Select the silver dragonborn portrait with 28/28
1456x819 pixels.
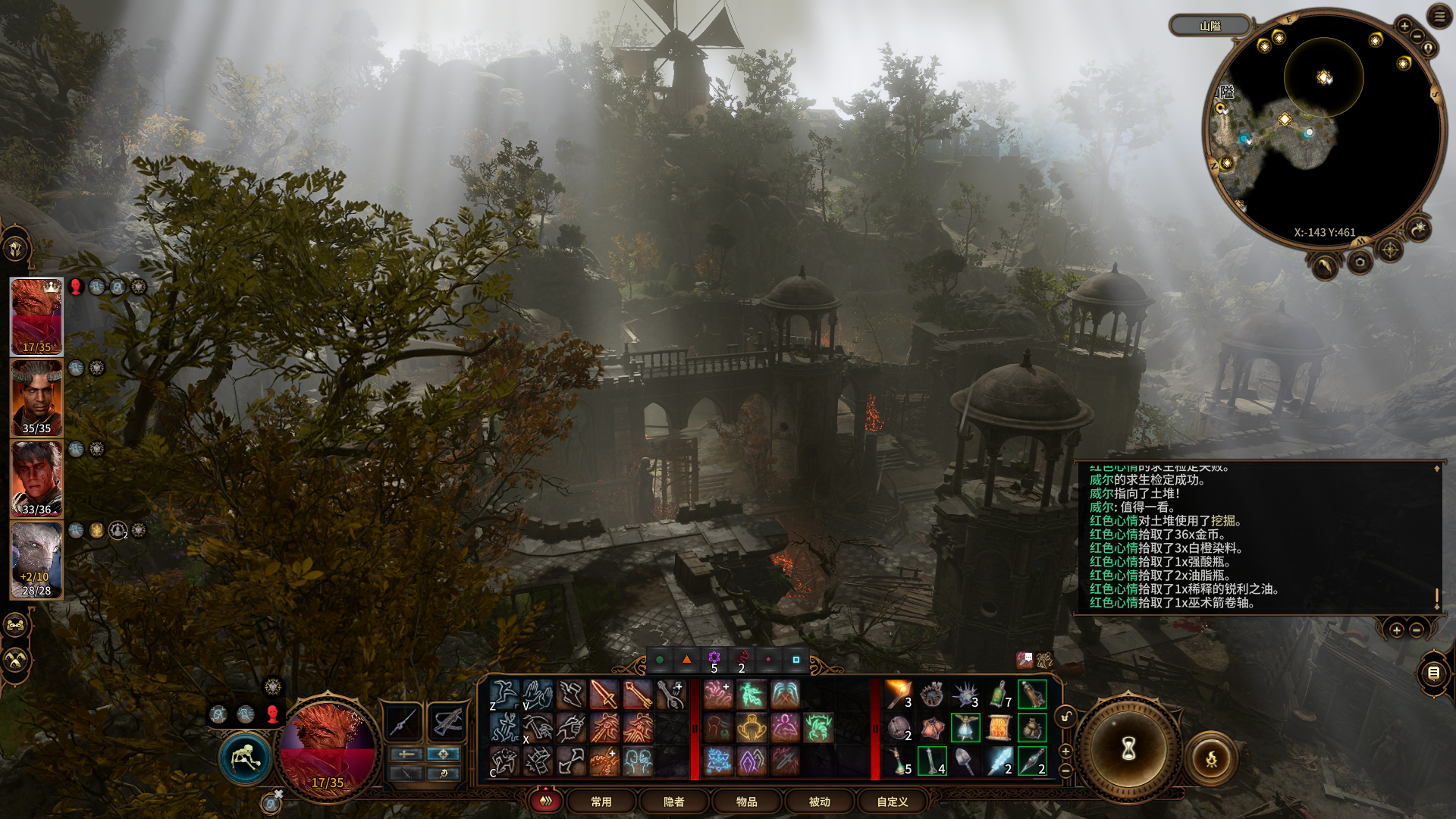36,560
